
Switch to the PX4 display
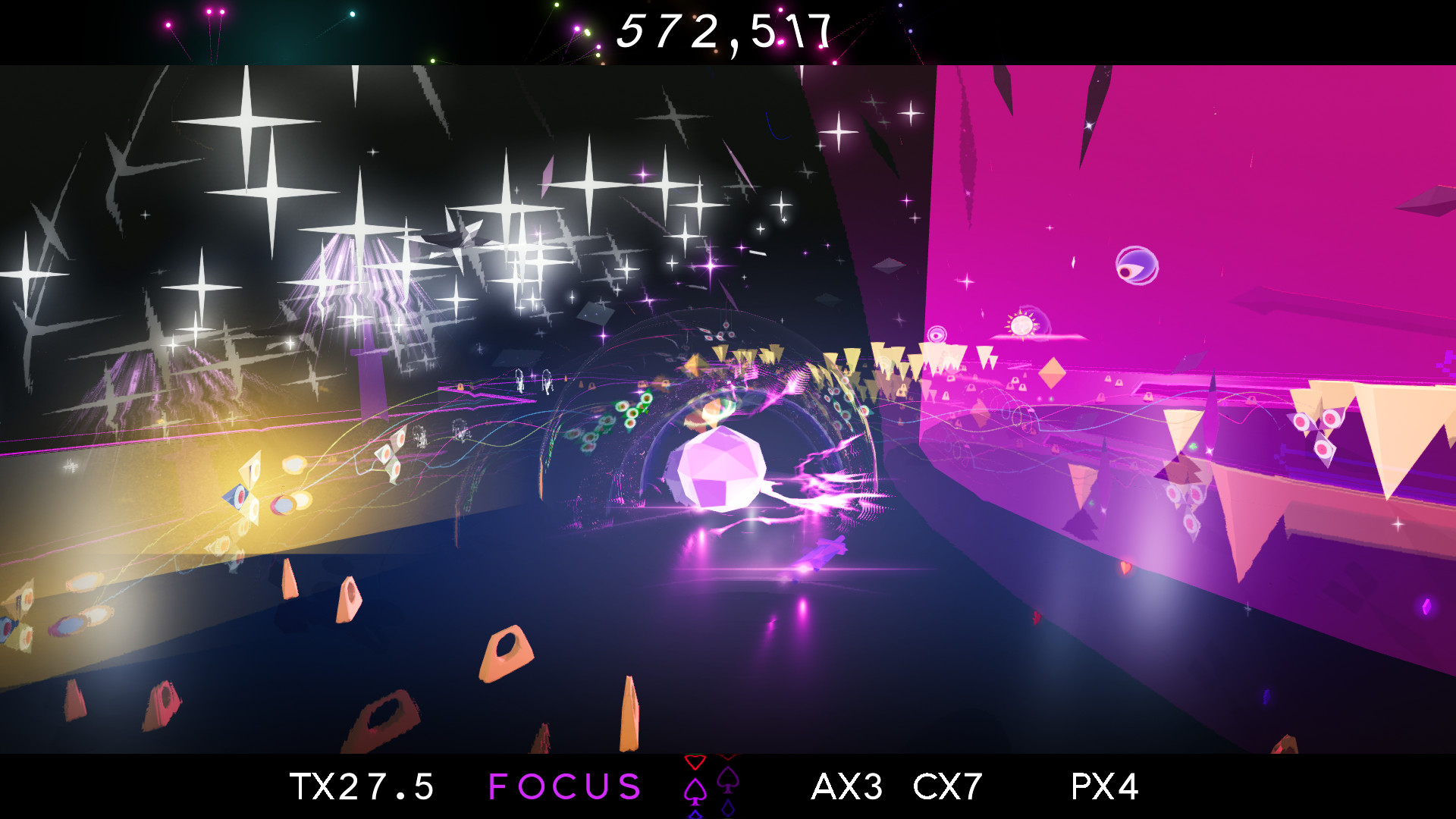pos(1103,787)
